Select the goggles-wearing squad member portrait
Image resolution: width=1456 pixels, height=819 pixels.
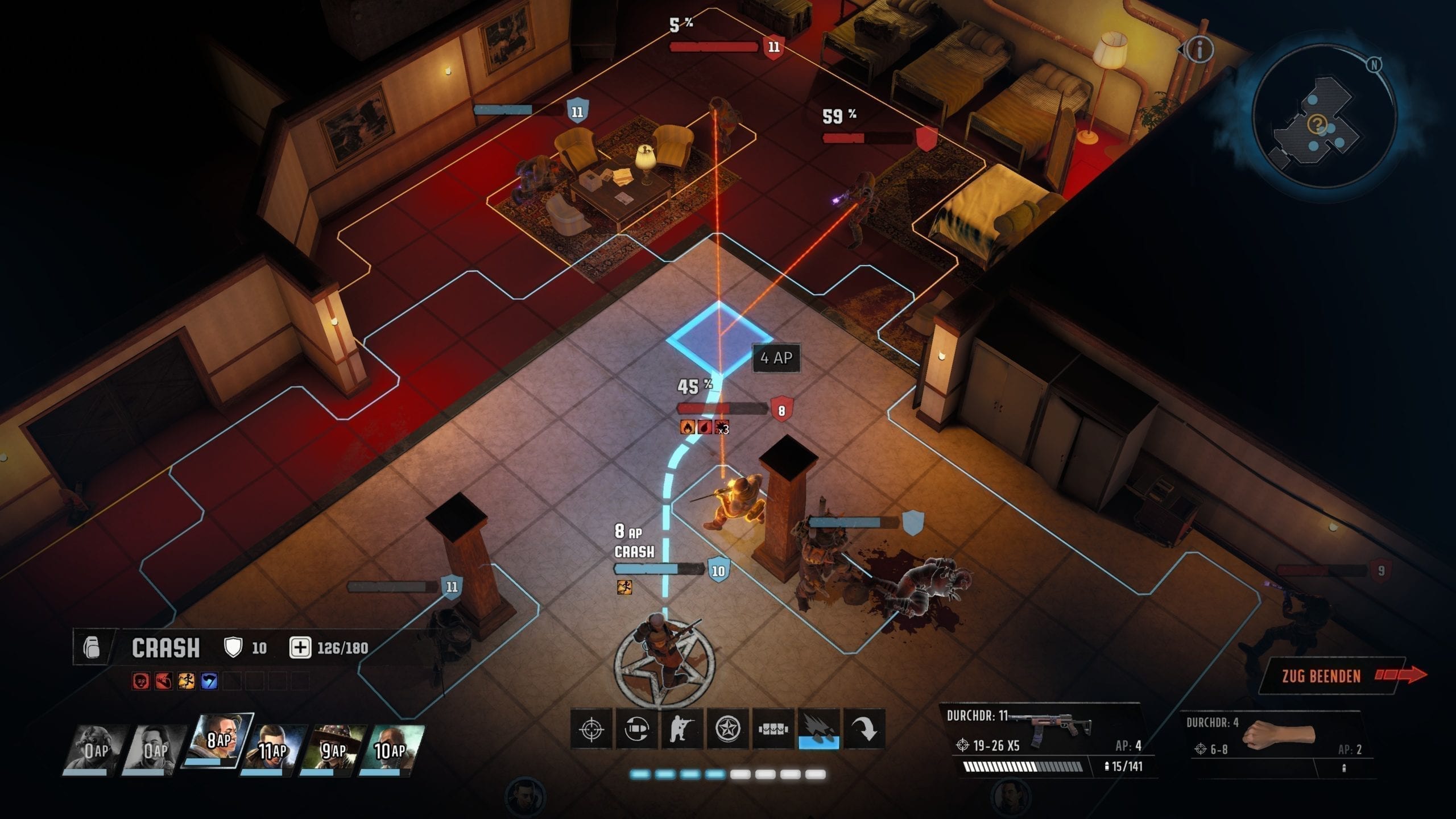tap(94, 750)
